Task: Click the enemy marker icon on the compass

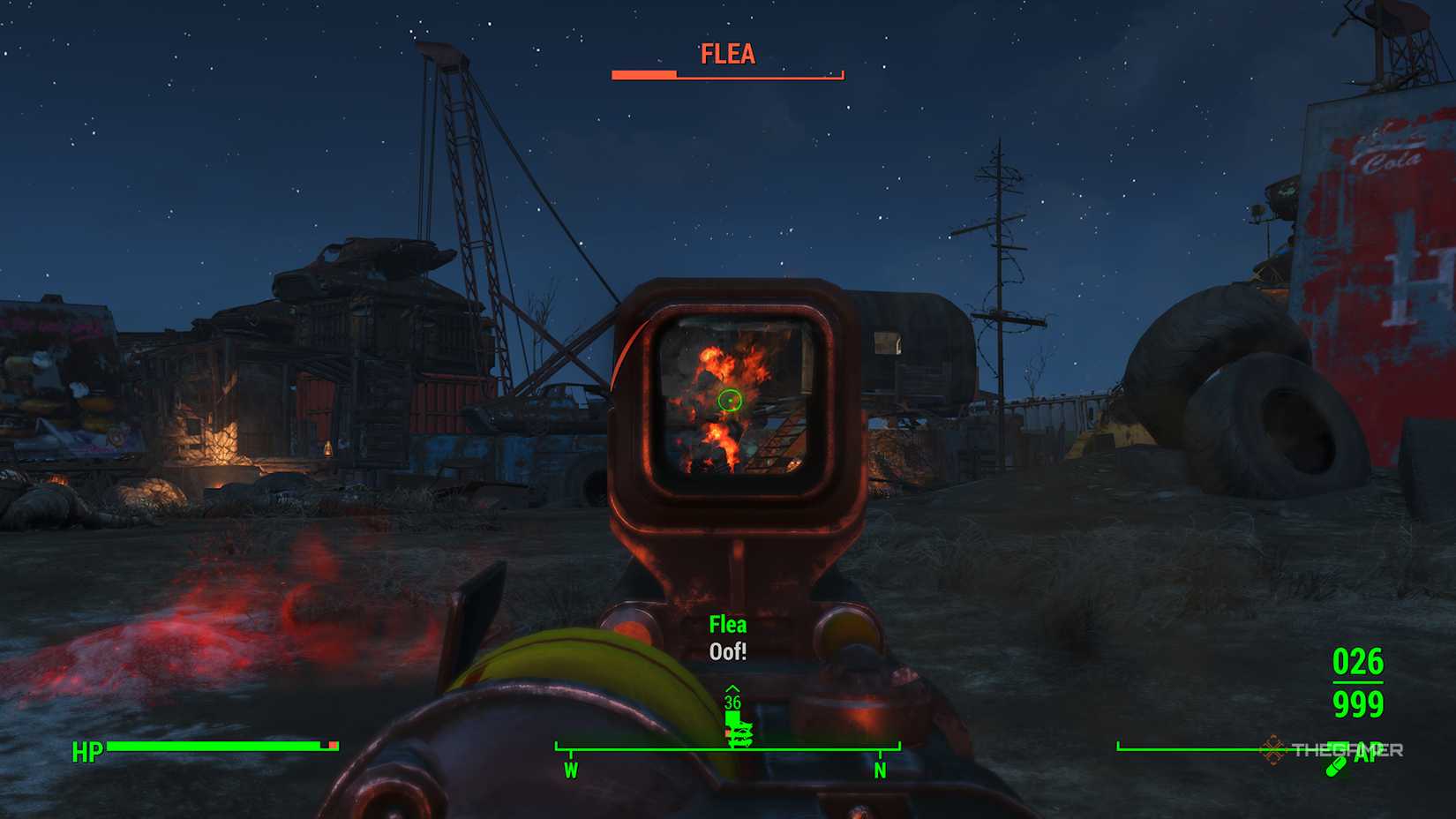Action: click(x=739, y=731)
